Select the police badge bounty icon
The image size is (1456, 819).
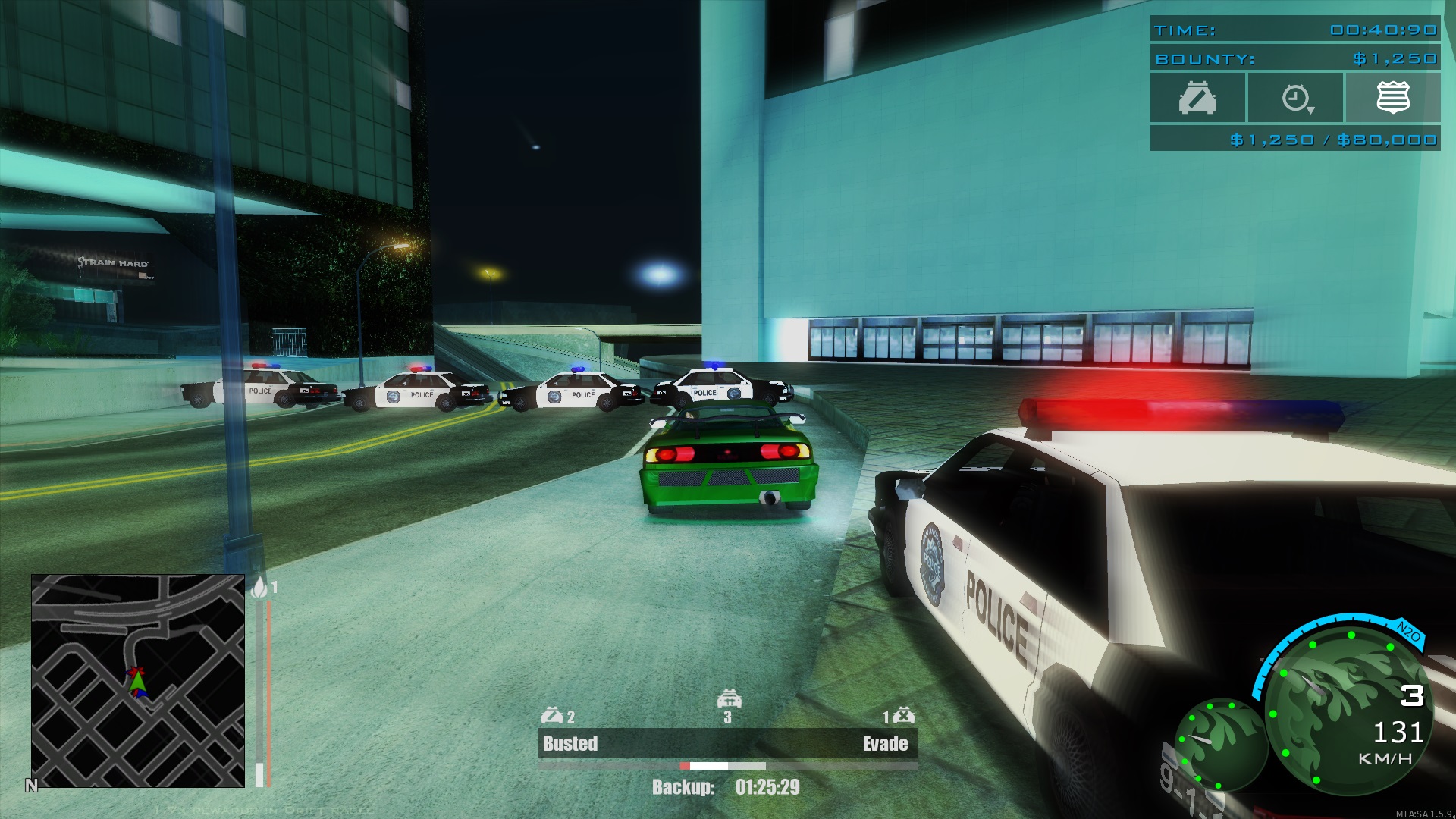pos(1393,98)
